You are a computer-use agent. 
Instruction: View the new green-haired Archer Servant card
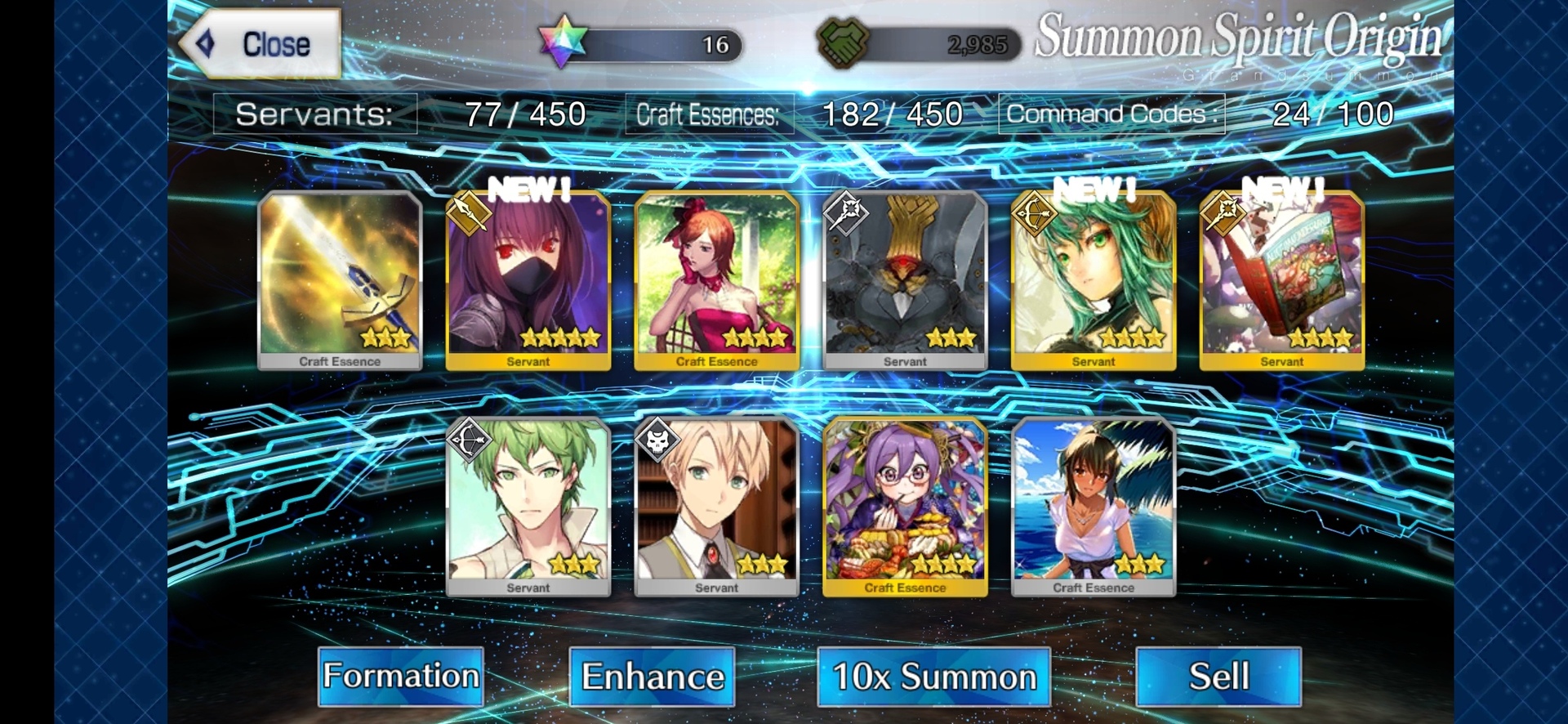pos(1094,279)
